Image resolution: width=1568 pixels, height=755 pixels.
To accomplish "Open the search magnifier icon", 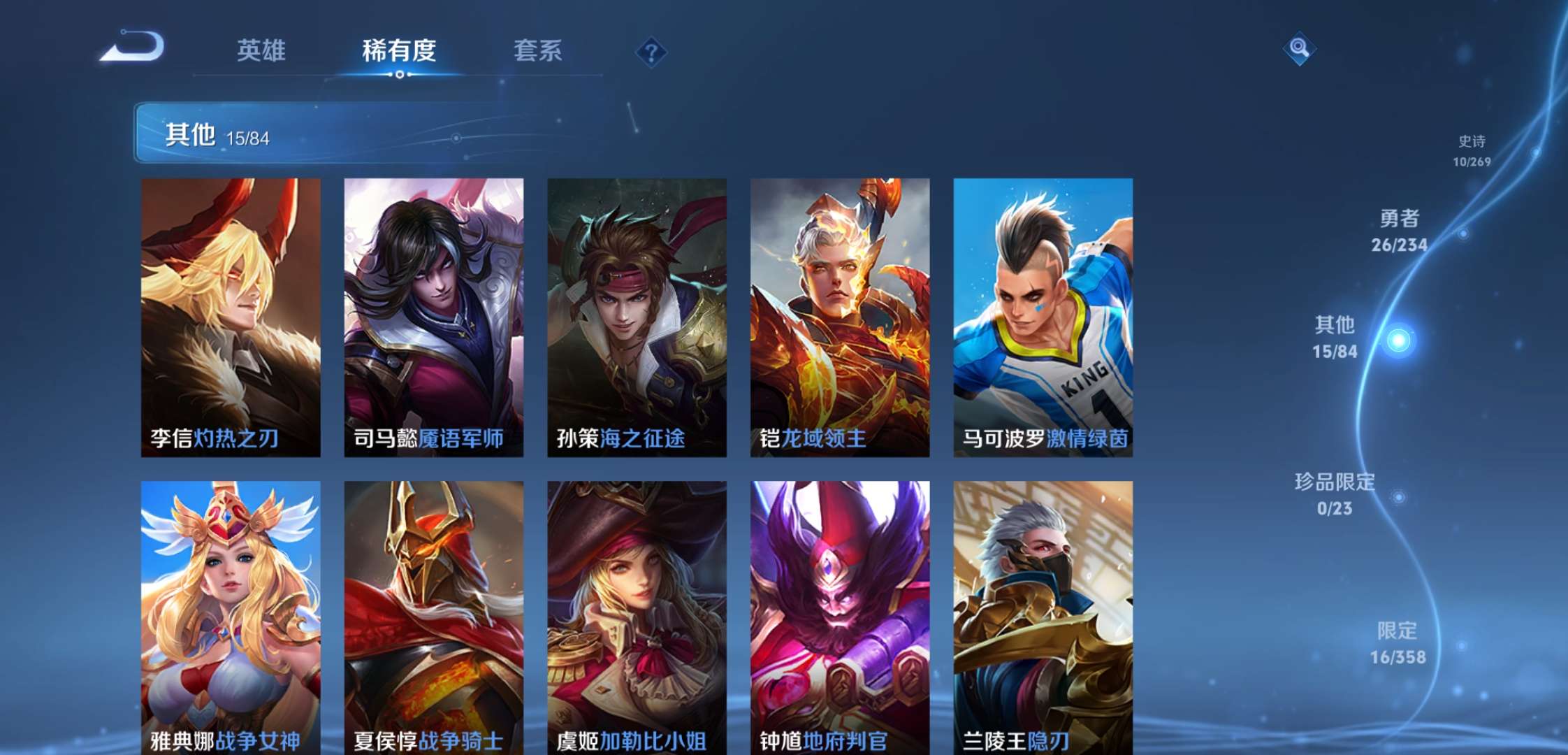I will 1298,49.
